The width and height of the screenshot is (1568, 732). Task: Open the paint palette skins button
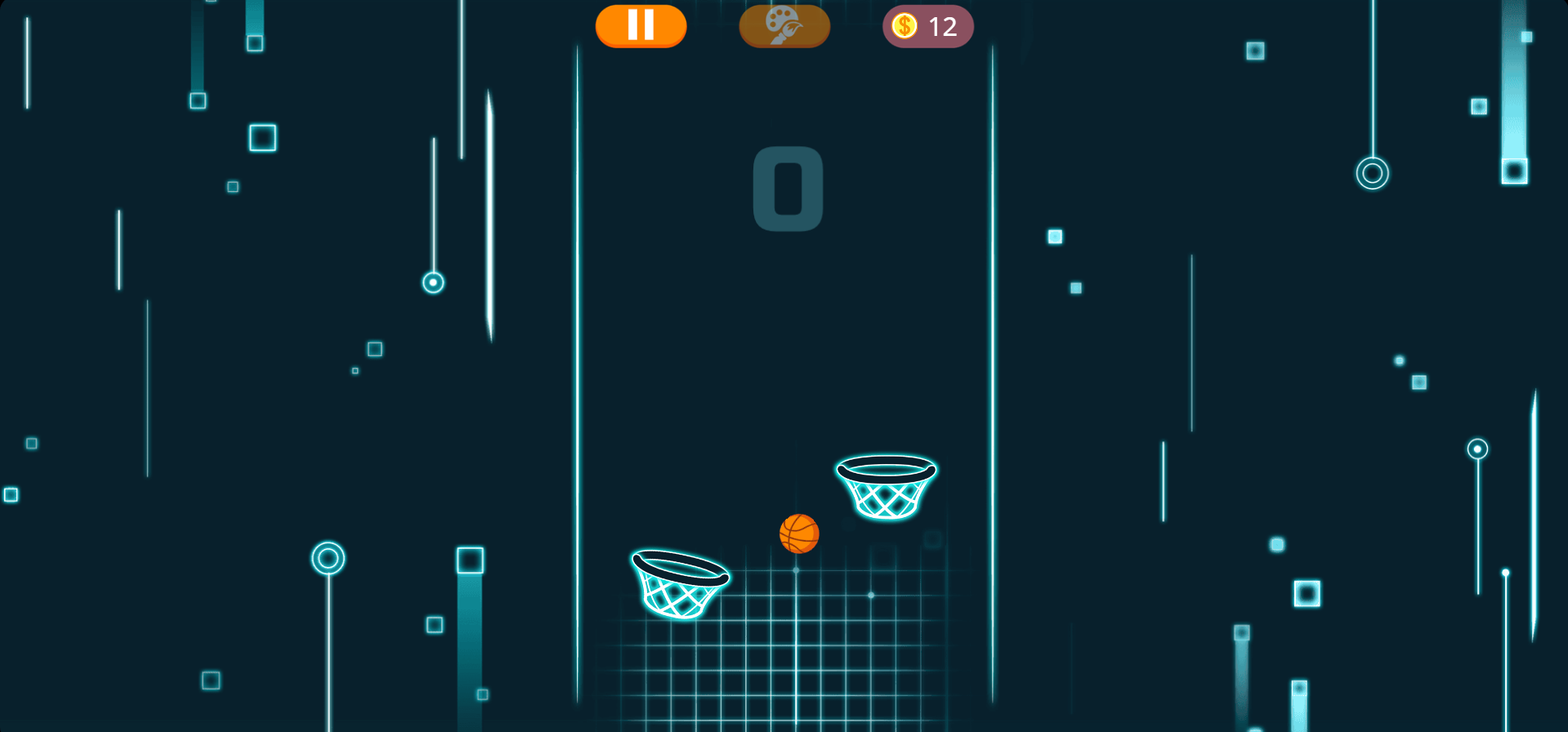[784, 26]
